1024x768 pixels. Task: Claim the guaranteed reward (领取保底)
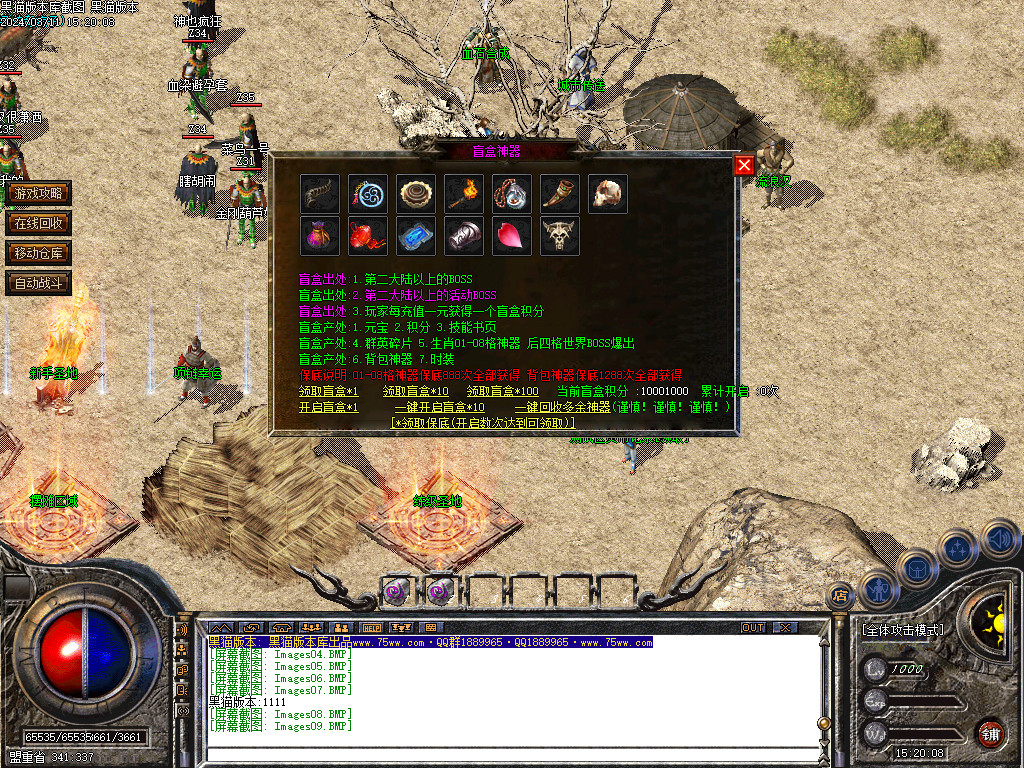pyautogui.click(x=483, y=423)
